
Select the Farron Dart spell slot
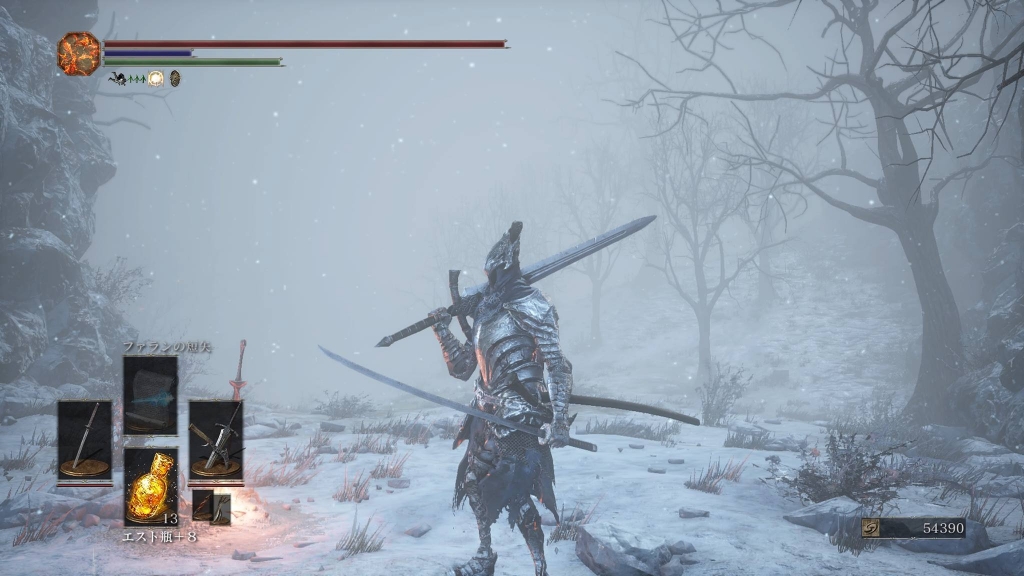coord(150,396)
